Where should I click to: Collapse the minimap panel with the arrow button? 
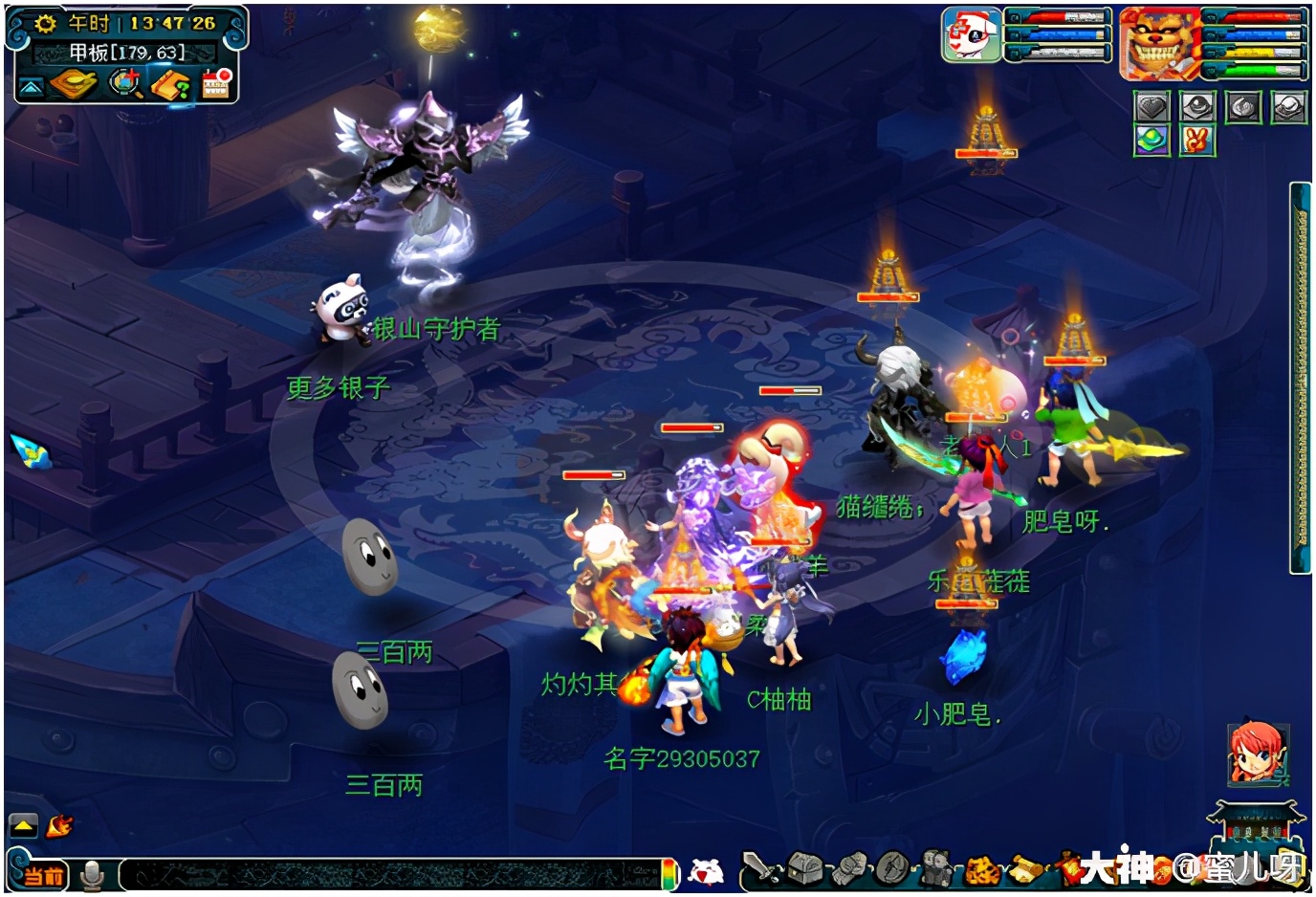pyautogui.click(x=32, y=87)
